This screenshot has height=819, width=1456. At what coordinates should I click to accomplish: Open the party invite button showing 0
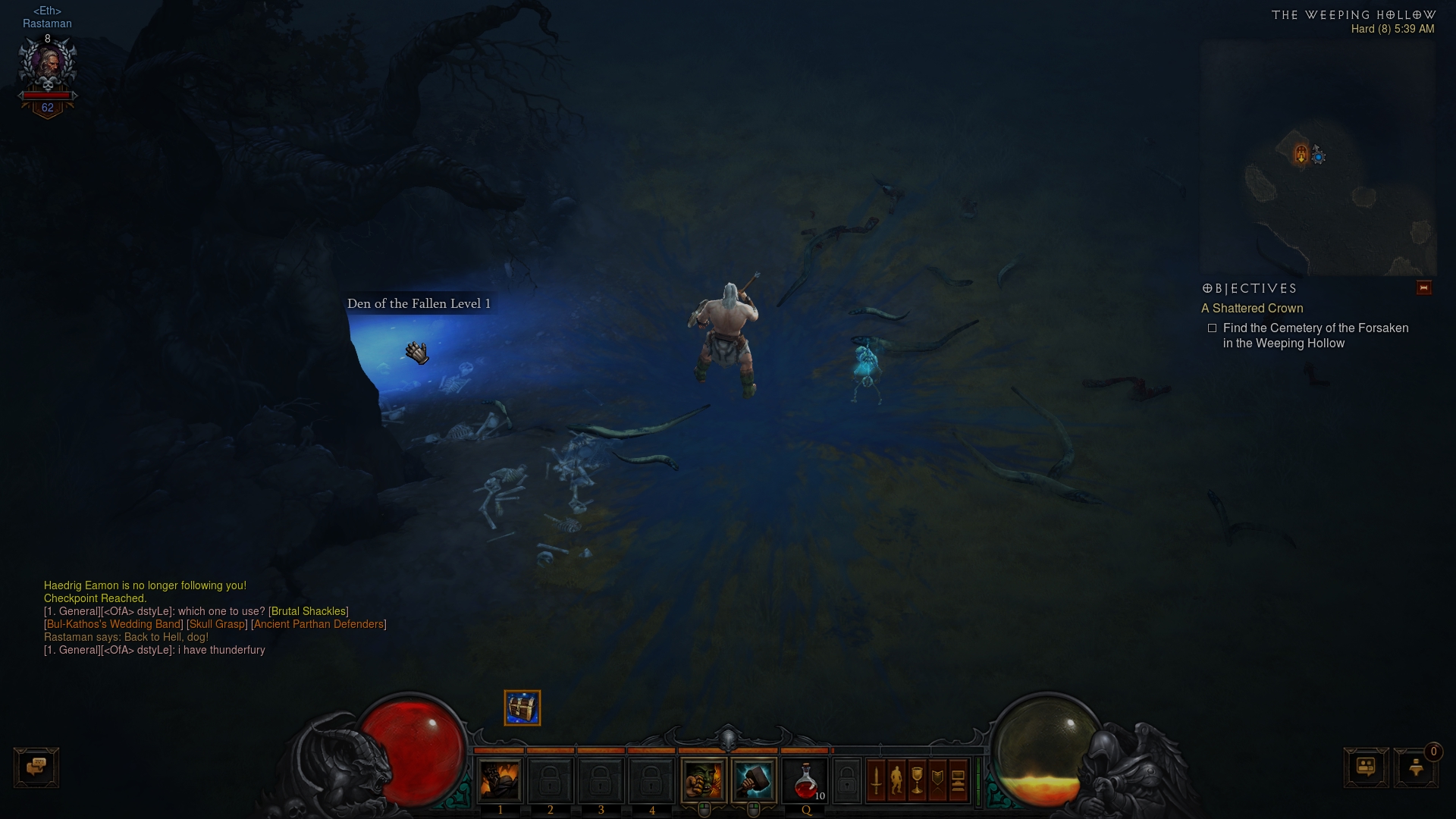point(1416,767)
